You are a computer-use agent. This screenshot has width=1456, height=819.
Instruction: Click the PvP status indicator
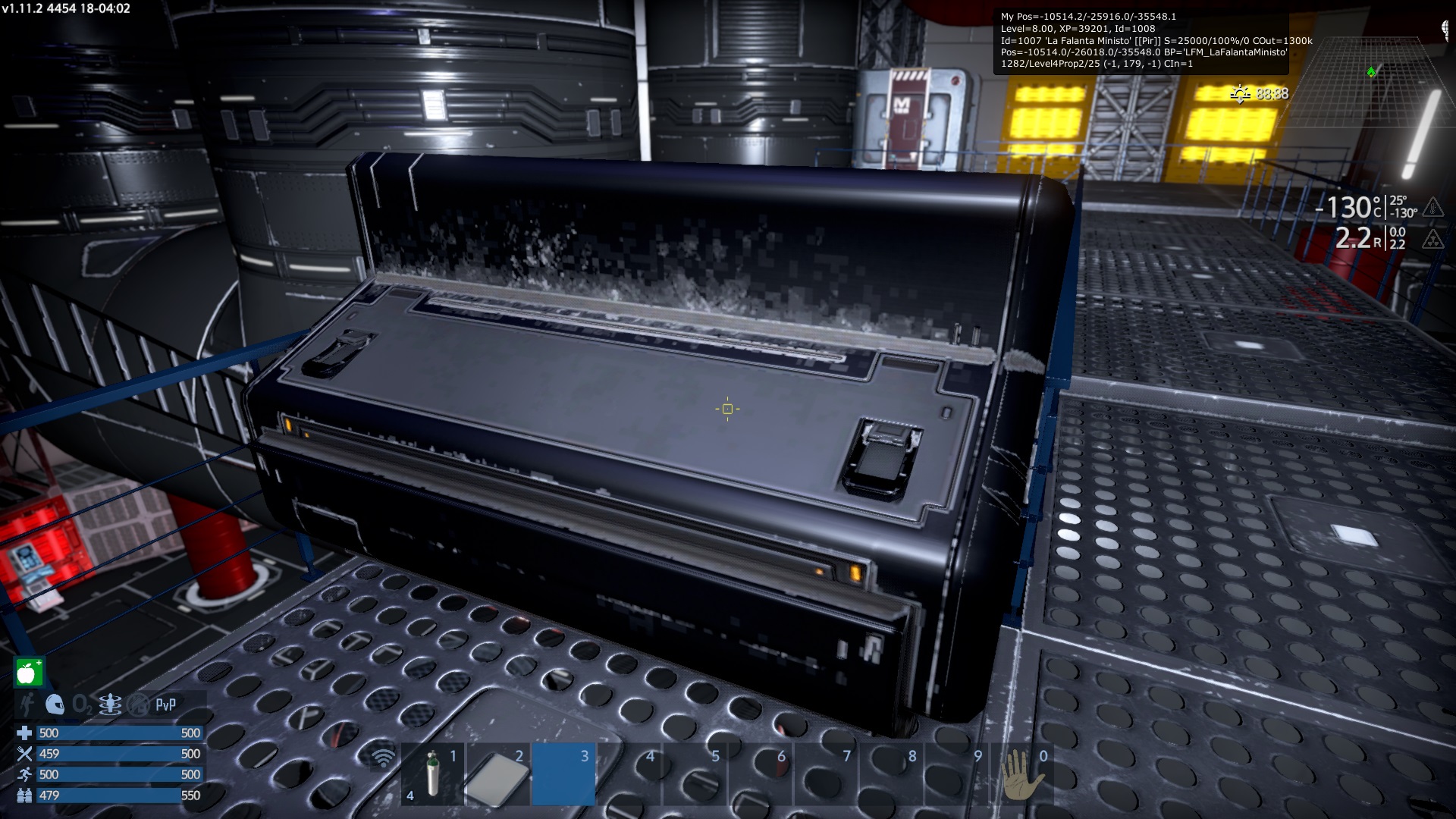tap(166, 704)
